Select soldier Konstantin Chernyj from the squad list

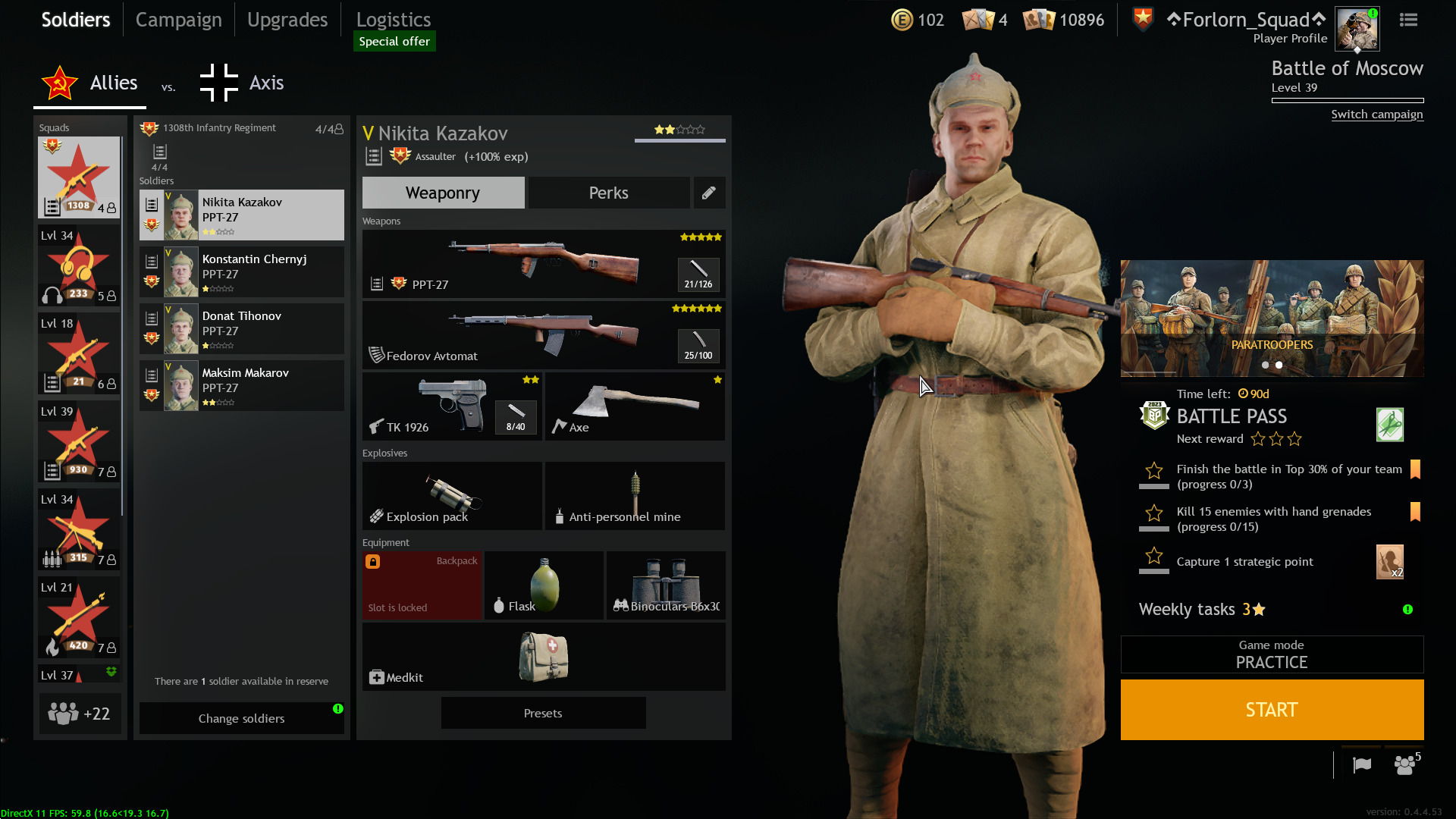[241, 271]
